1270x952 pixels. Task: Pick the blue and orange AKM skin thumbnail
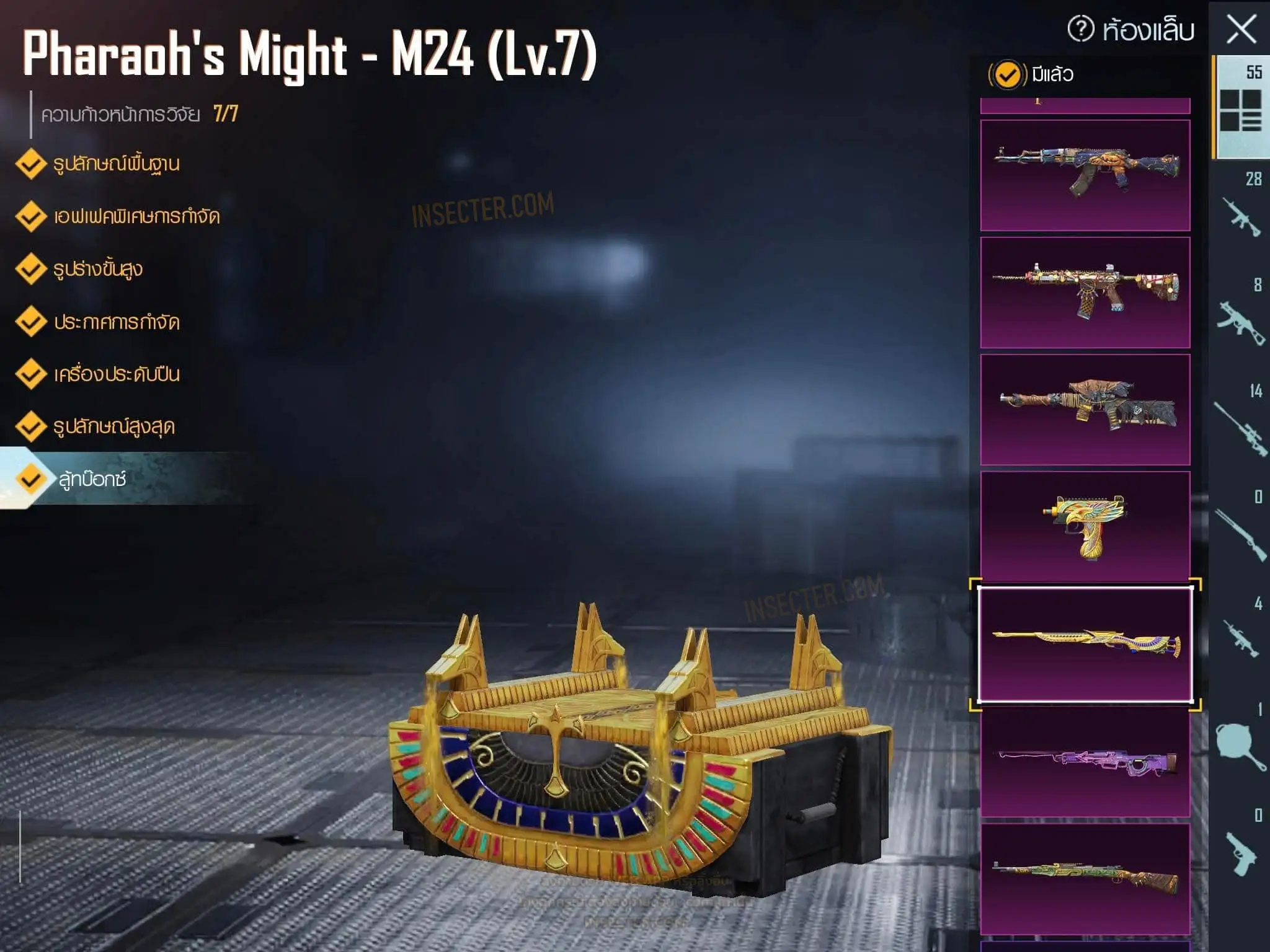[x=1085, y=175]
